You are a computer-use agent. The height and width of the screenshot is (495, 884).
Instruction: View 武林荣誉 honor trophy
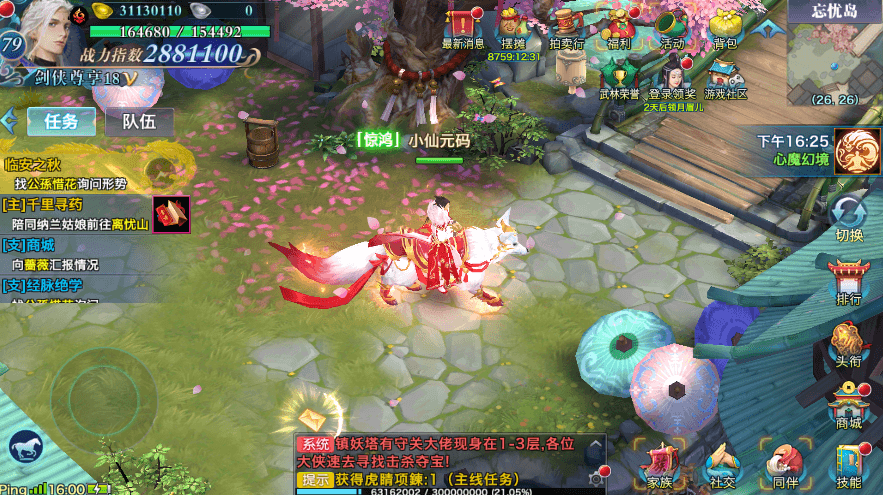(619, 78)
